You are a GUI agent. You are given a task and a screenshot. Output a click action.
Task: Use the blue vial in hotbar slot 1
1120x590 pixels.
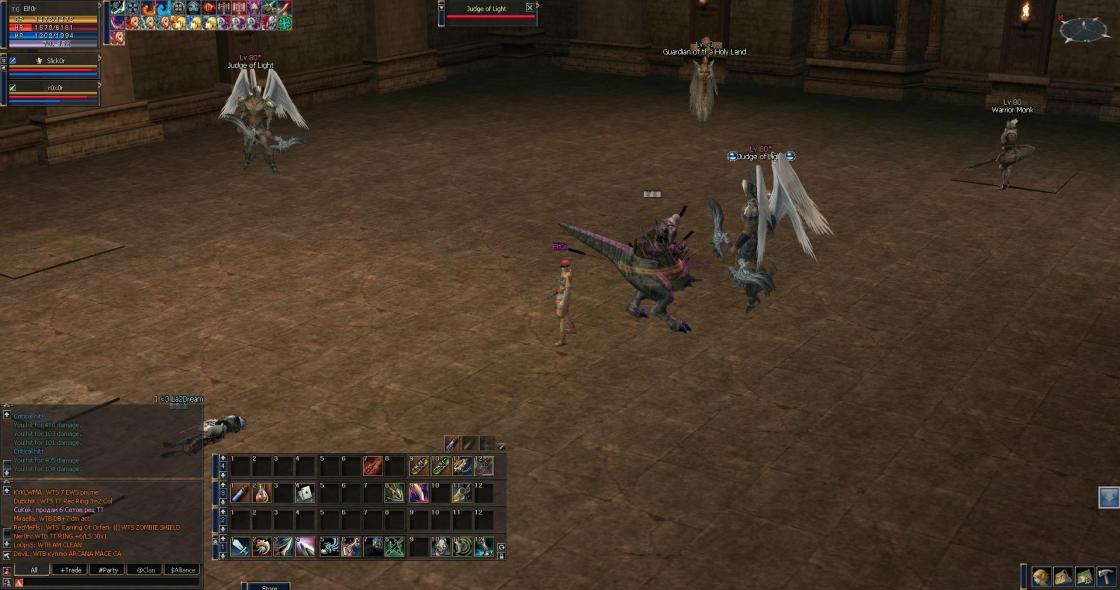click(240, 493)
